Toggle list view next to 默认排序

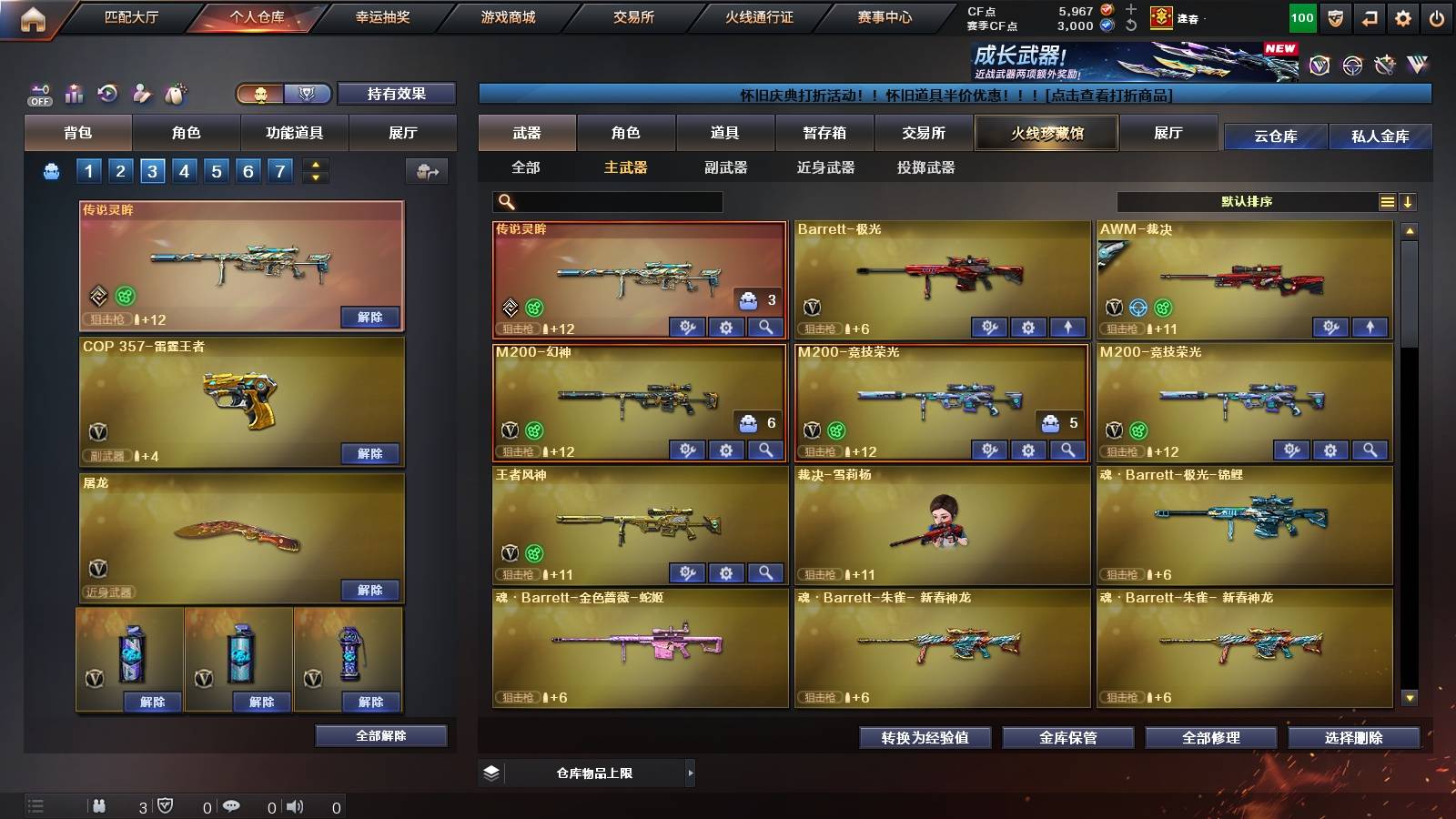coord(1387,201)
